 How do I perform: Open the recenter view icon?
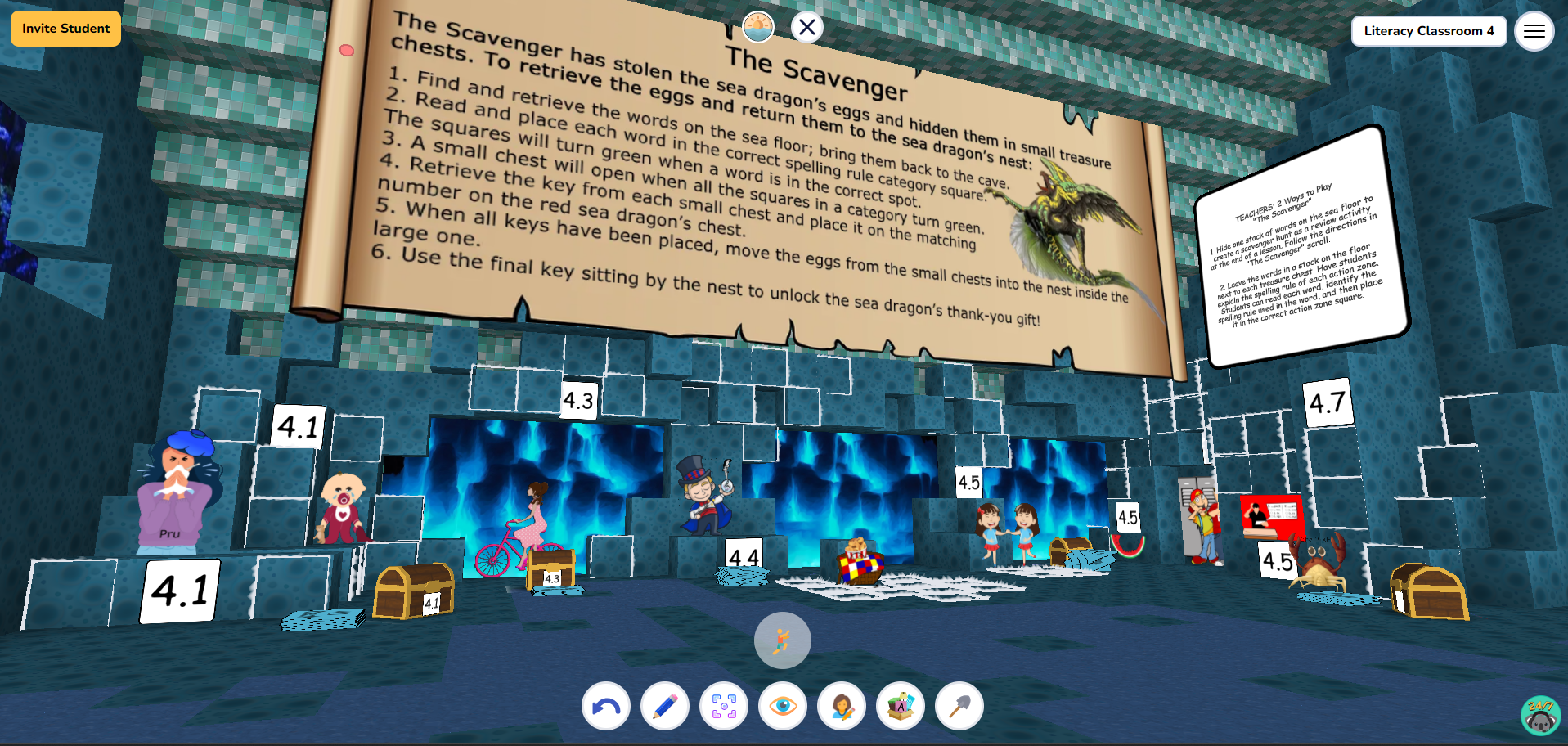[x=723, y=706]
